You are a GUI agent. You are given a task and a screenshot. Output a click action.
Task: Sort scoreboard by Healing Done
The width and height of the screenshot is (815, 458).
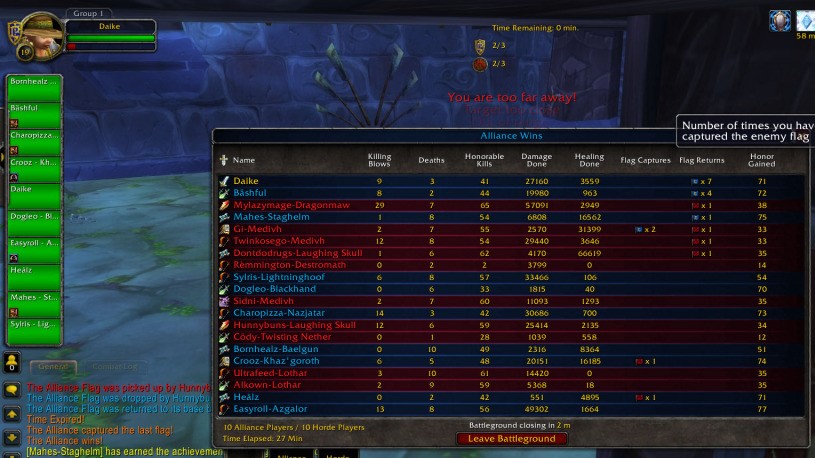tap(589, 159)
